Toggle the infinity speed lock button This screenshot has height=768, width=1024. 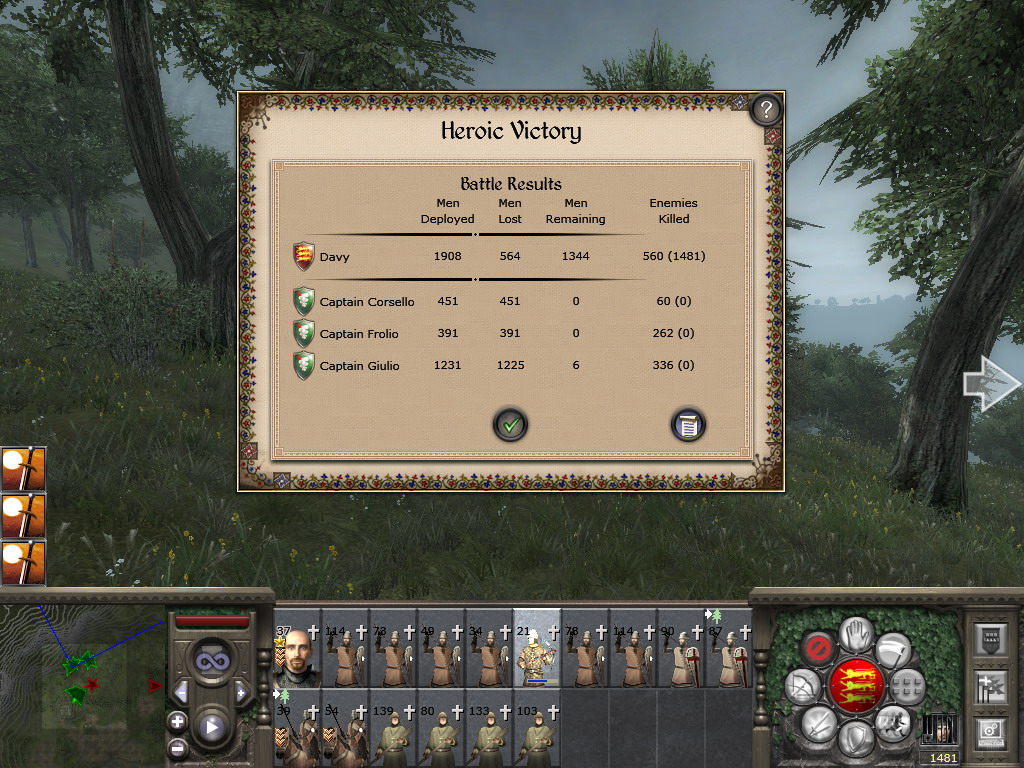[211, 660]
